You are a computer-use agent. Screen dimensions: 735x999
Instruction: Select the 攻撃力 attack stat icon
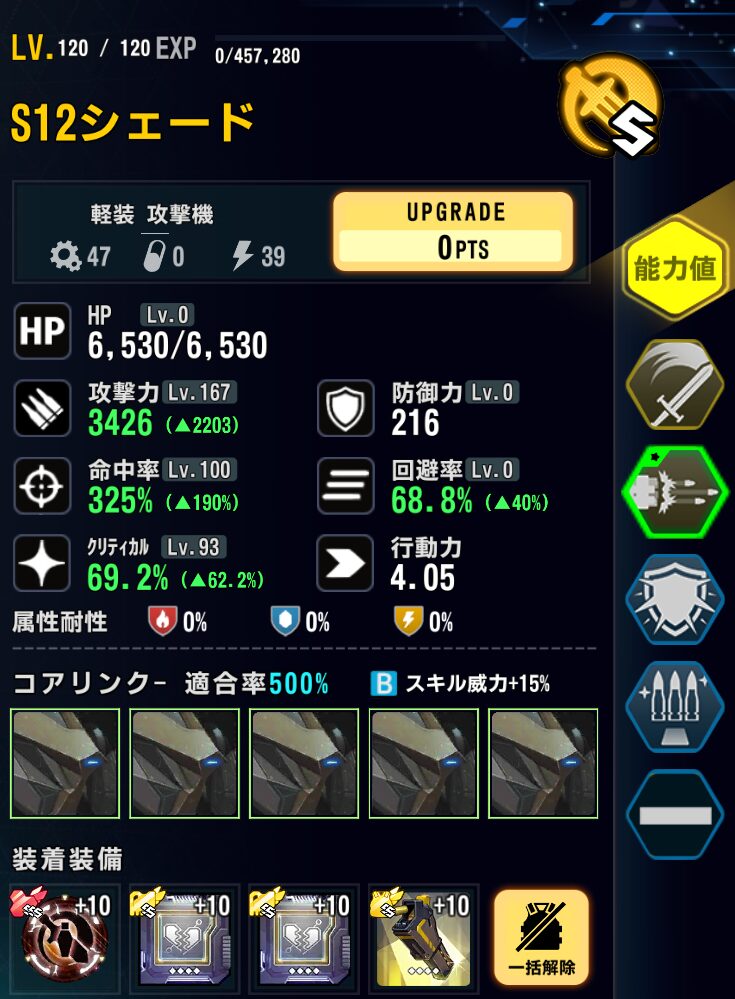tap(43, 409)
